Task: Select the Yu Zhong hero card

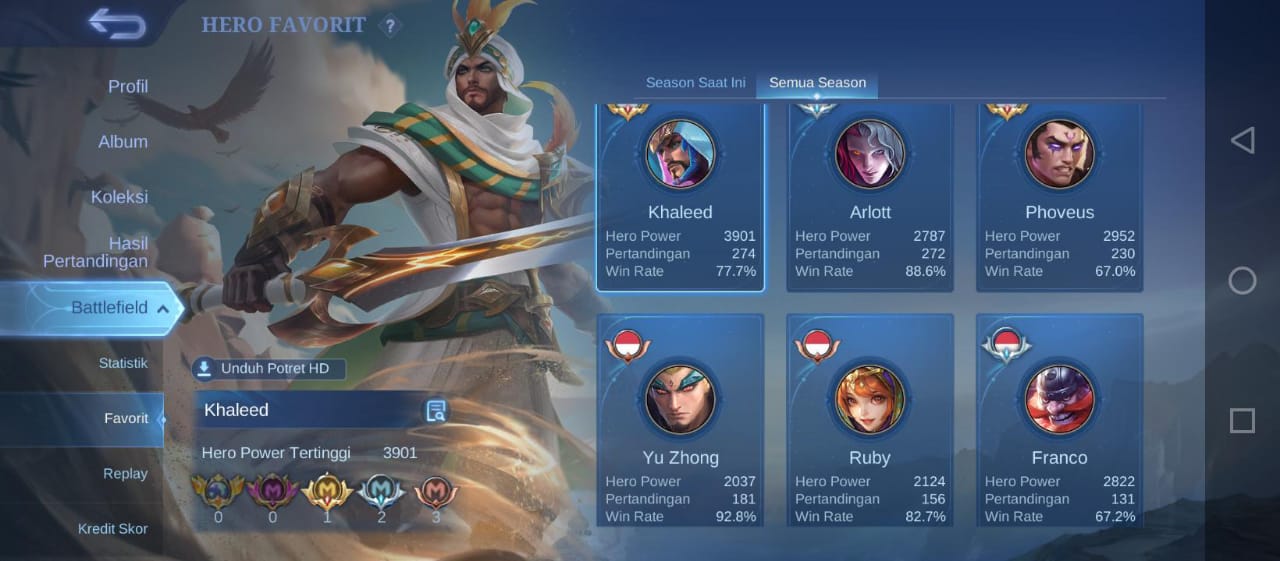Action: [680, 420]
